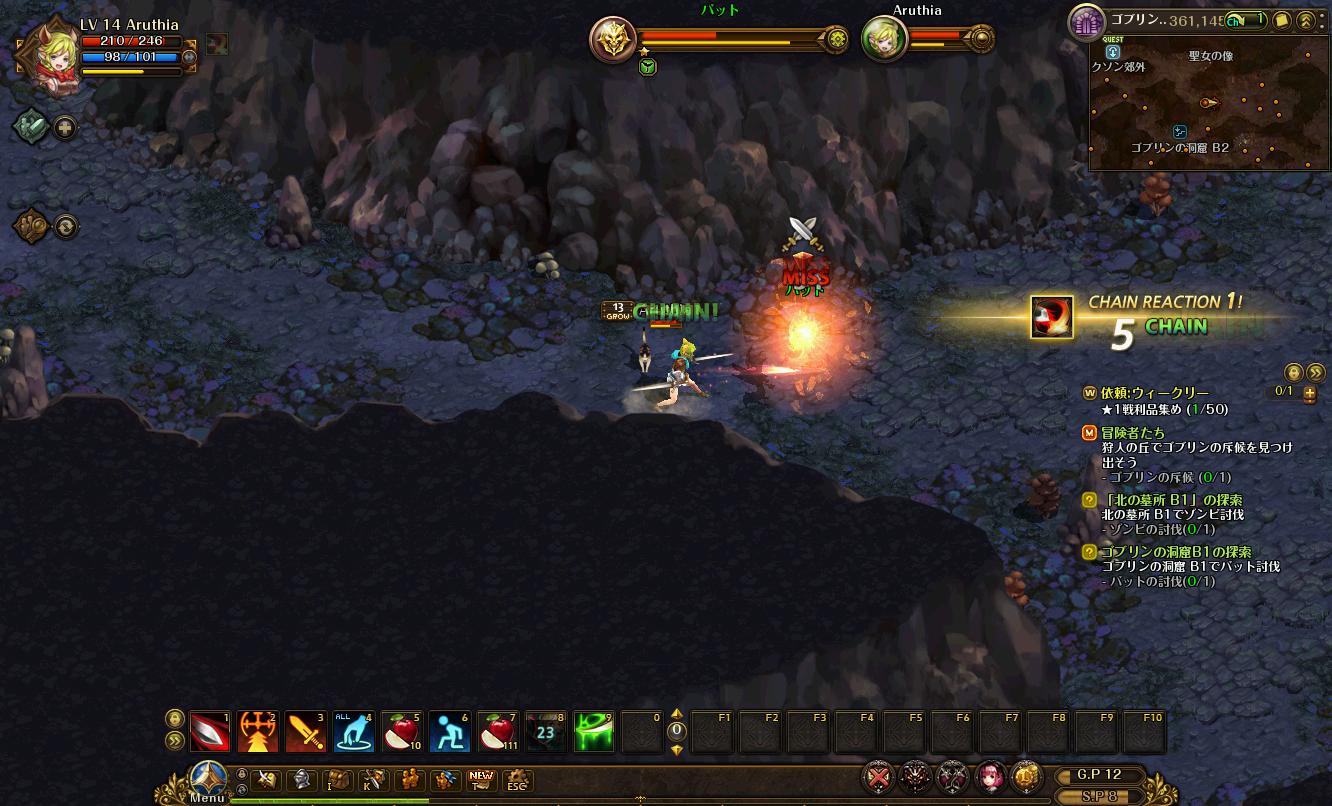Trigger the golden sword skill in slot 3
Image resolution: width=1332 pixels, height=806 pixels.
(306, 732)
